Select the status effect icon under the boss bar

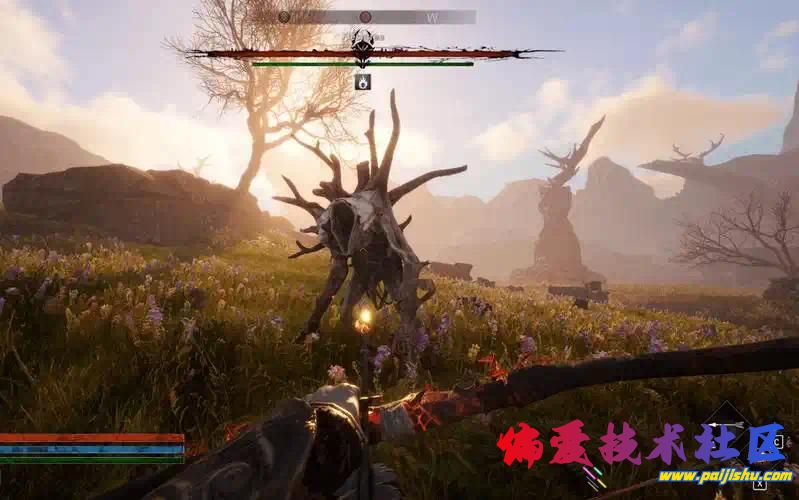(363, 82)
